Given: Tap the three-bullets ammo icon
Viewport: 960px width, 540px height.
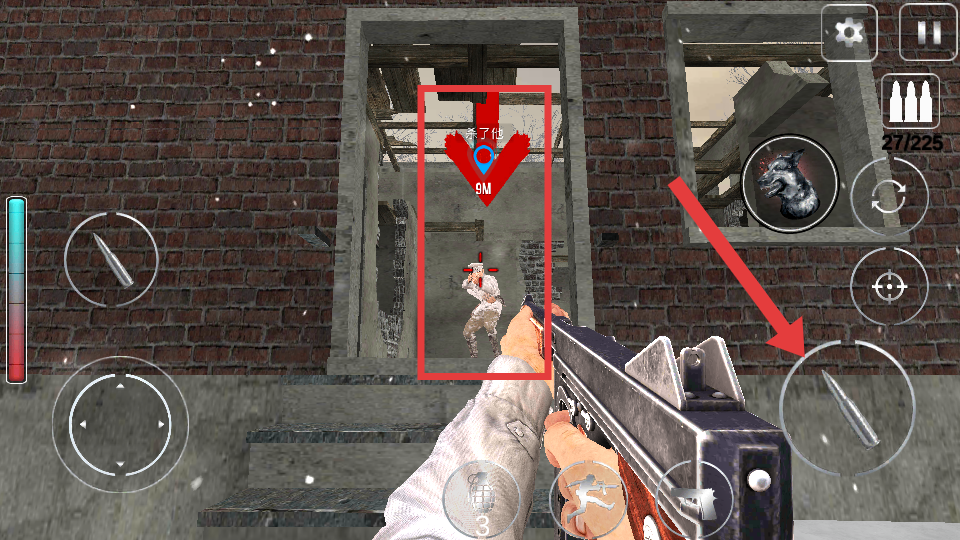Looking at the screenshot, I should click(909, 102).
